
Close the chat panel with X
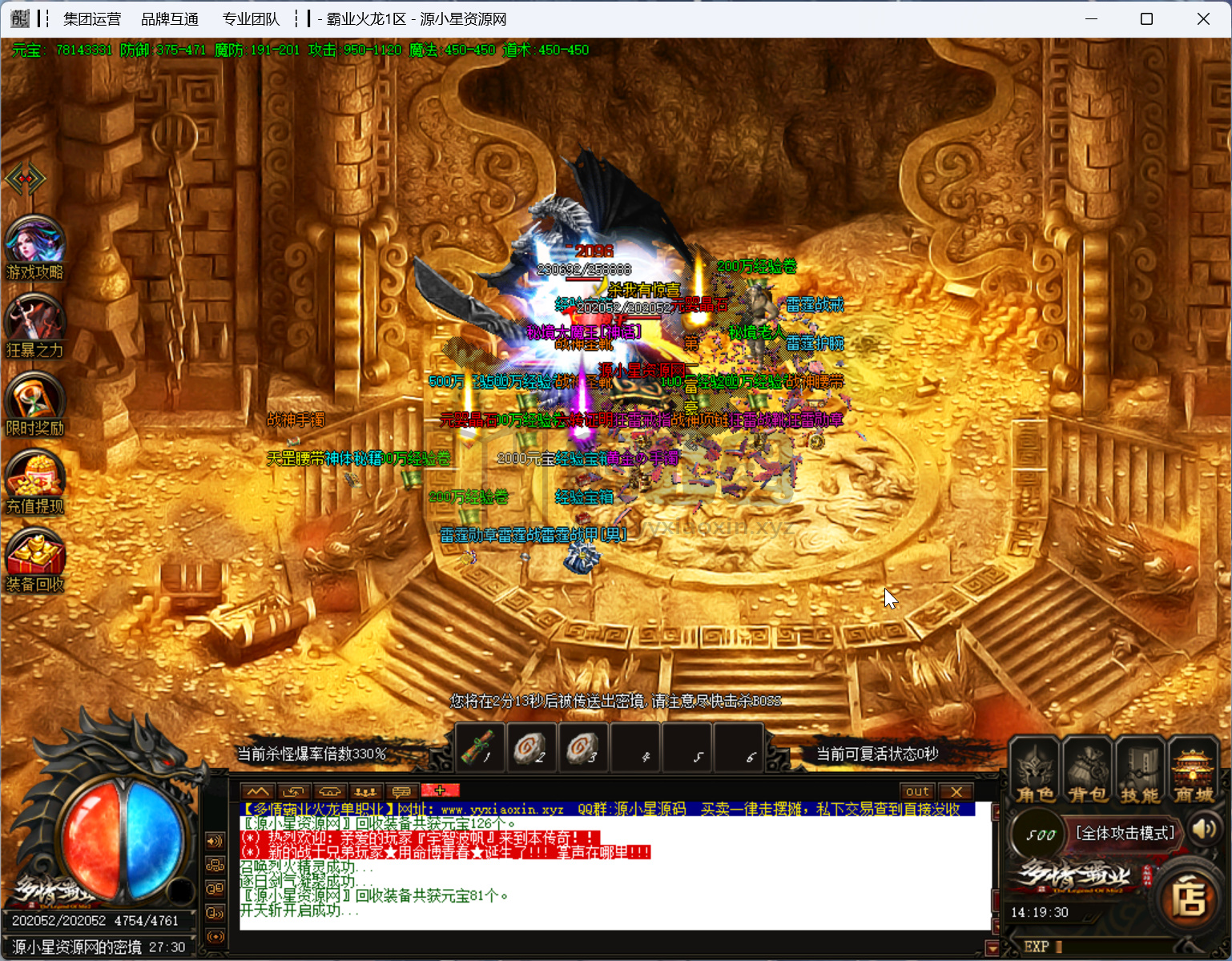coord(956,791)
